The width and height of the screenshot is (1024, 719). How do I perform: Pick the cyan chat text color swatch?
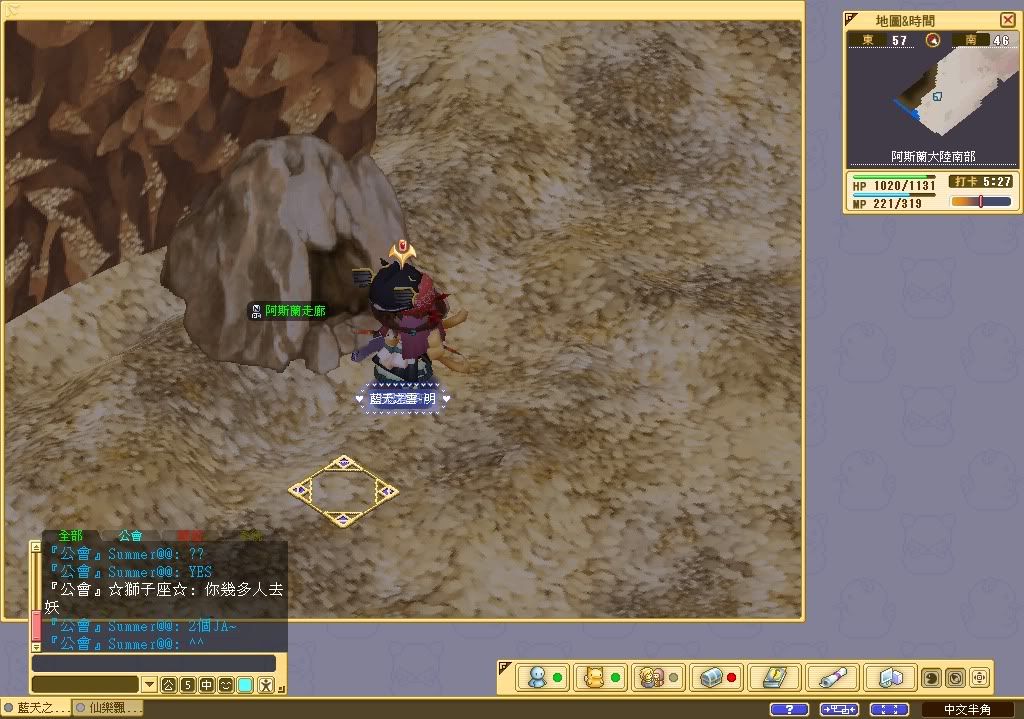[245, 685]
